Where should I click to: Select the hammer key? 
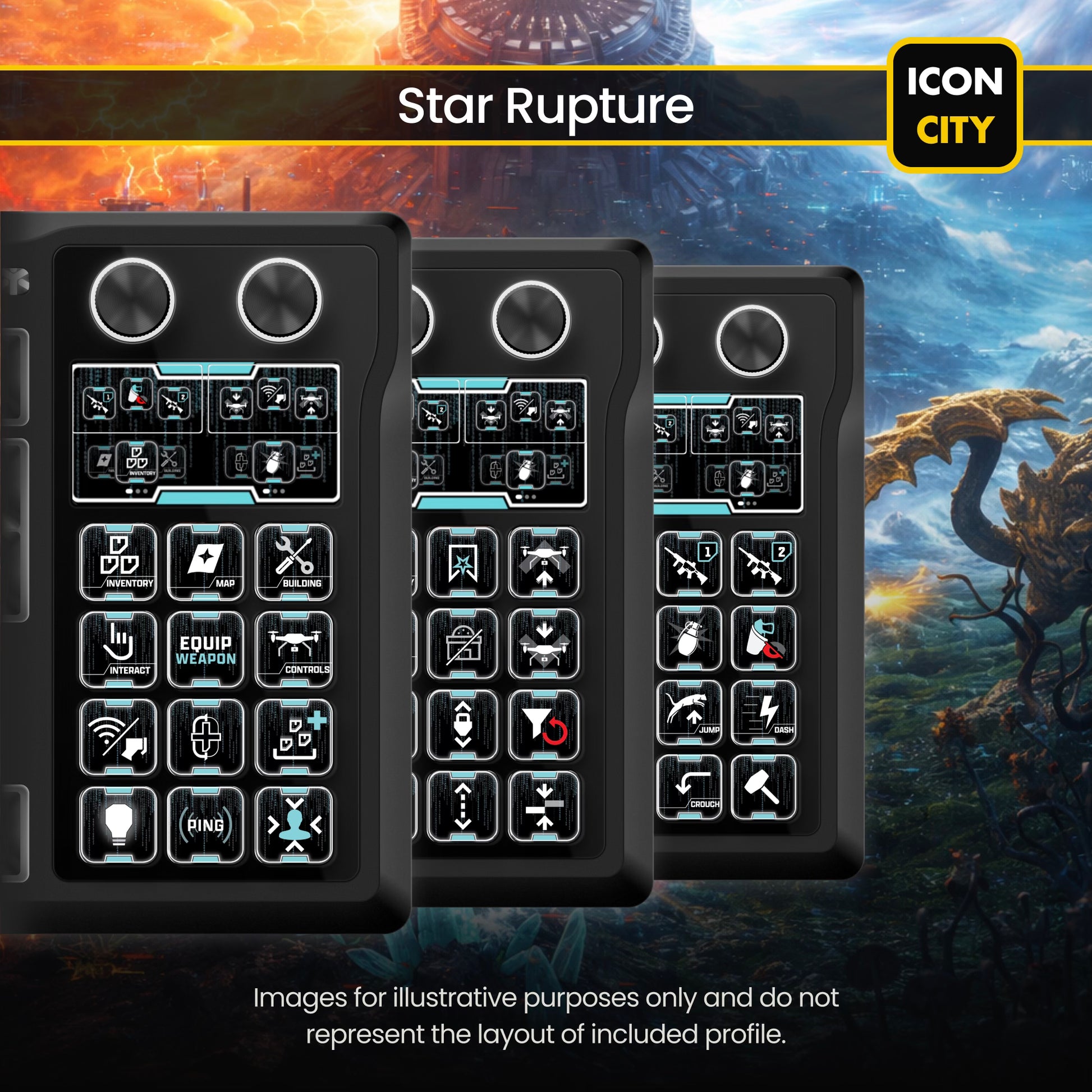[763, 787]
